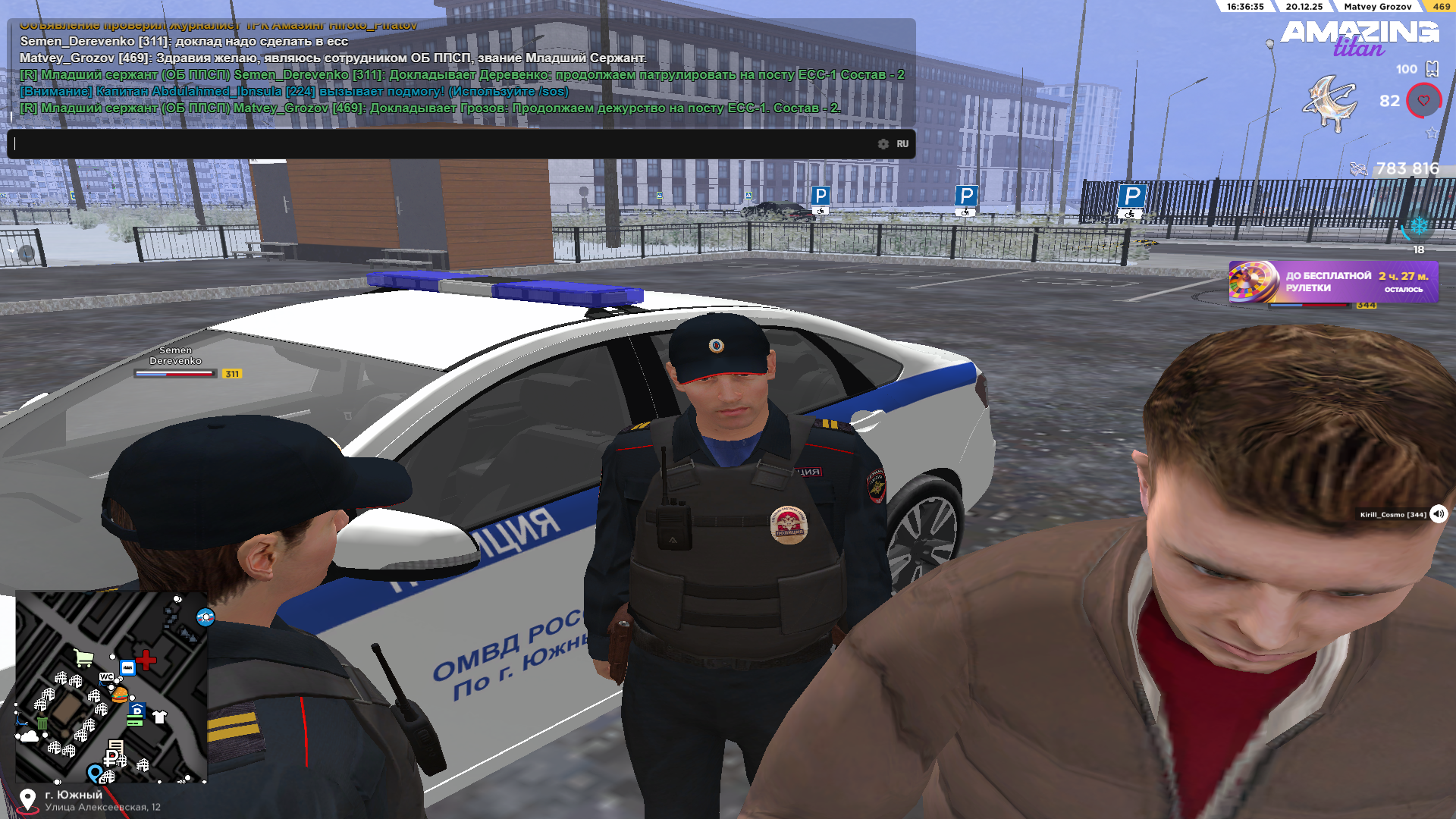This screenshot has width=1456, height=819.
Task: Open chat settings via the gear icon
Action: [883, 144]
